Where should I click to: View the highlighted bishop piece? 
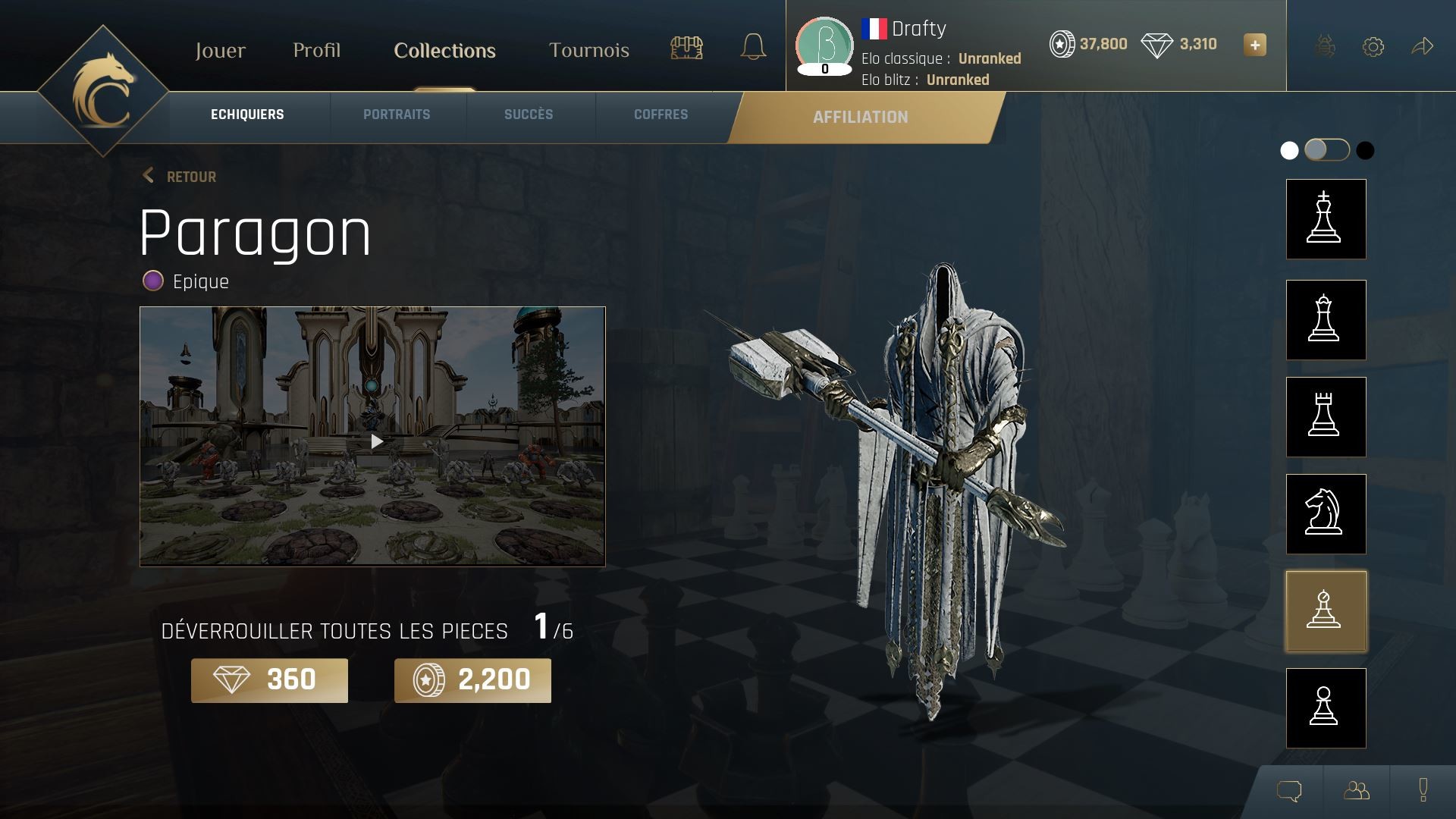coord(1325,611)
